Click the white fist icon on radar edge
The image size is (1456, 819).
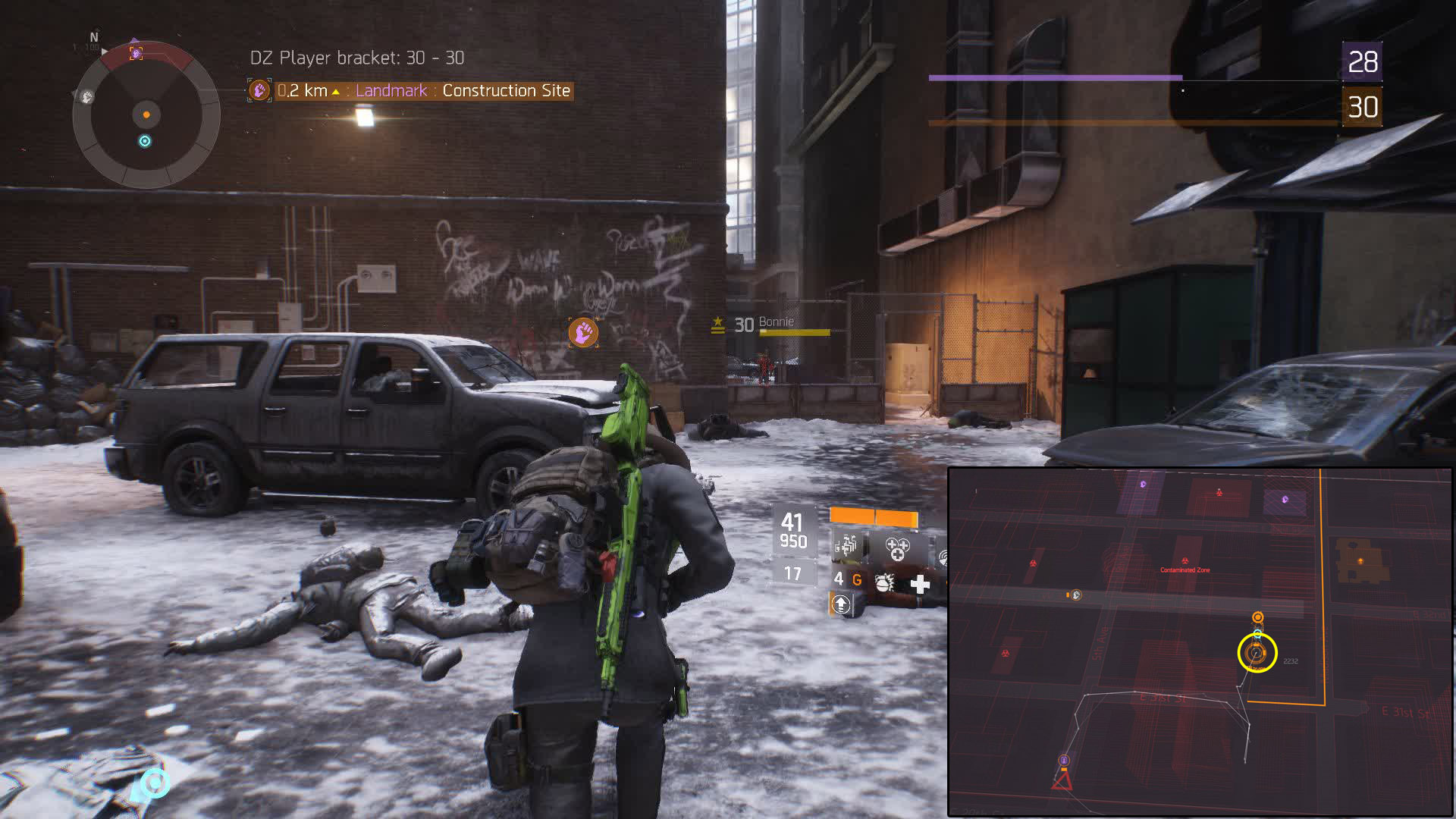(87, 97)
